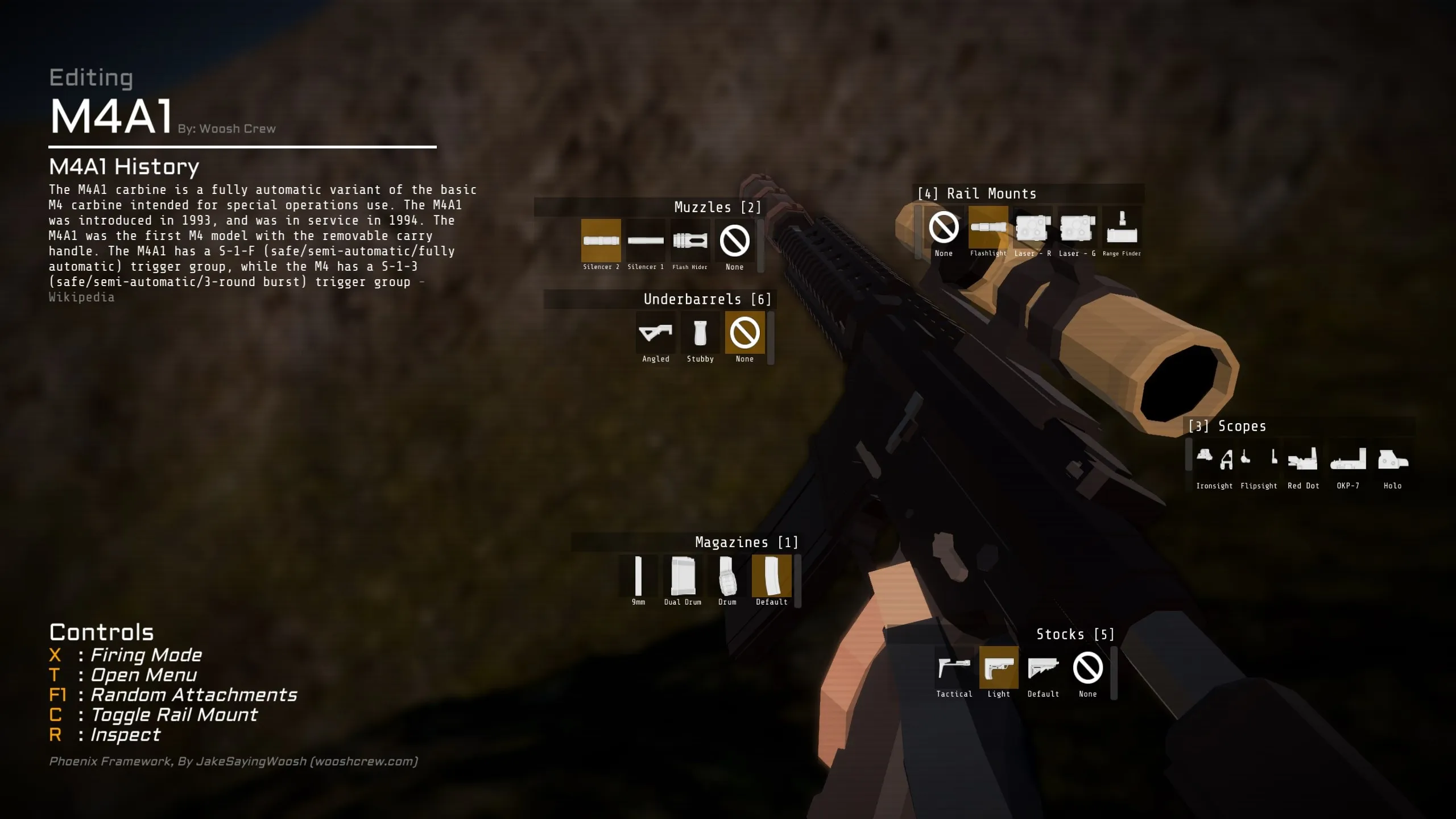Select the Laser - G rail mount
Image resolution: width=1456 pixels, height=819 pixels.
pos(1077,227)
